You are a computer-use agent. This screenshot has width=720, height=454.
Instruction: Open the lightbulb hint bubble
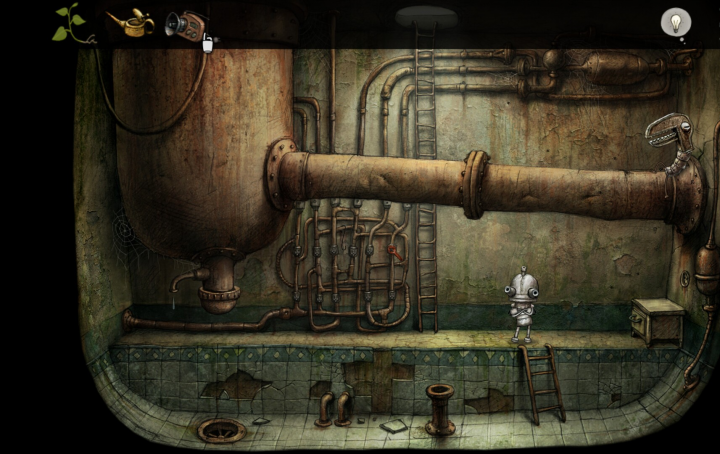tap(677, 22)
